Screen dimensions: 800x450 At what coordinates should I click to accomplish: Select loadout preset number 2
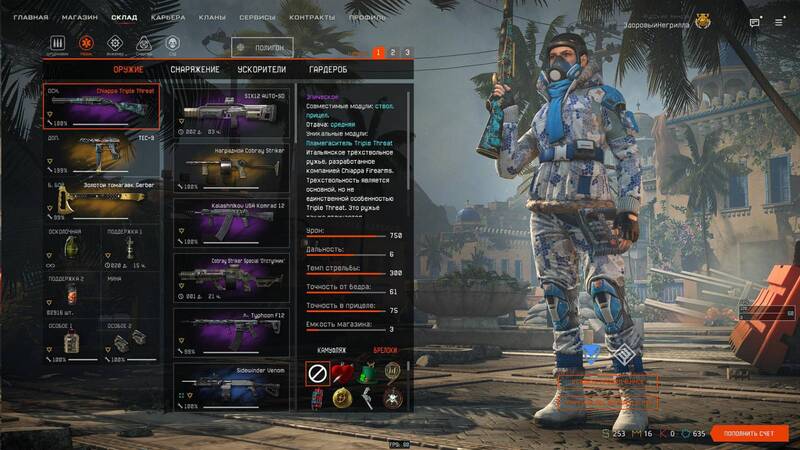[x=393, y=52]
